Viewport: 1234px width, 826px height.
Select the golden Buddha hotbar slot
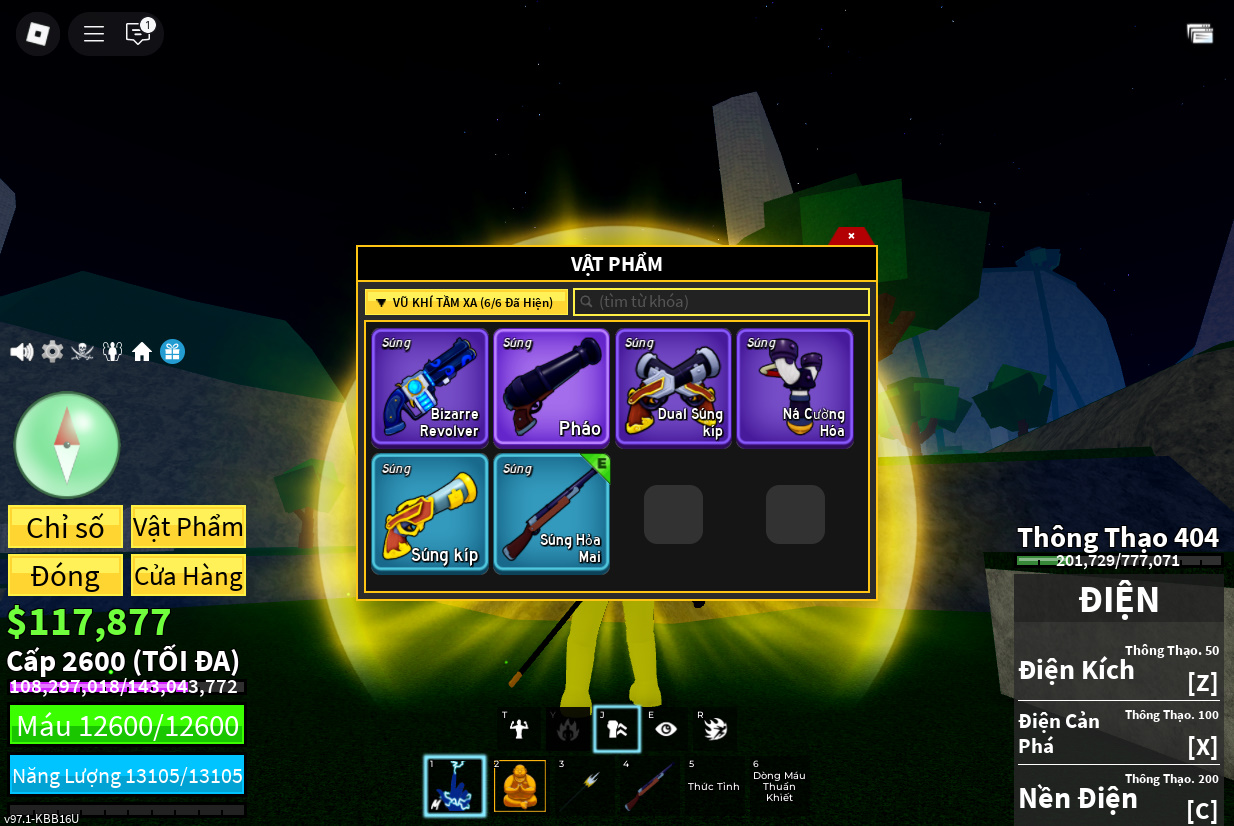point(520,786)
